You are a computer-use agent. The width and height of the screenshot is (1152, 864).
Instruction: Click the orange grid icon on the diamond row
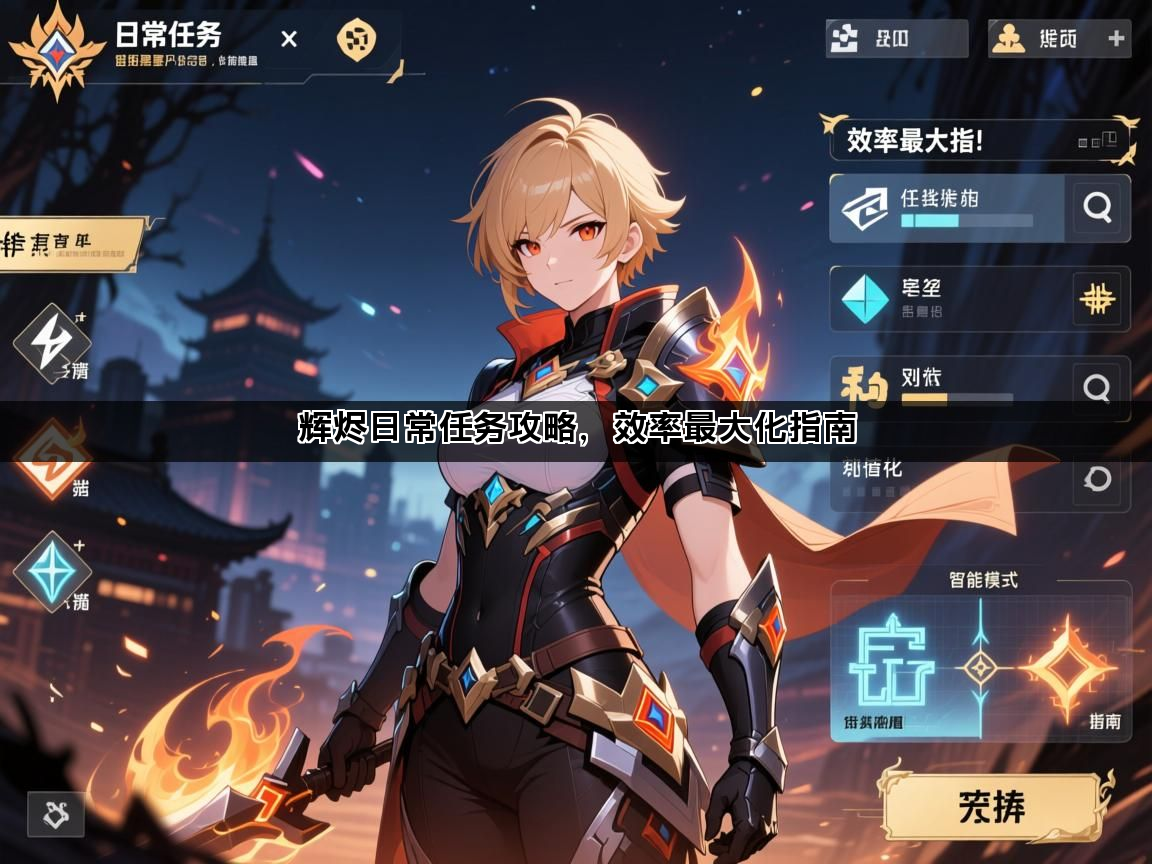tap(1098, 298)
